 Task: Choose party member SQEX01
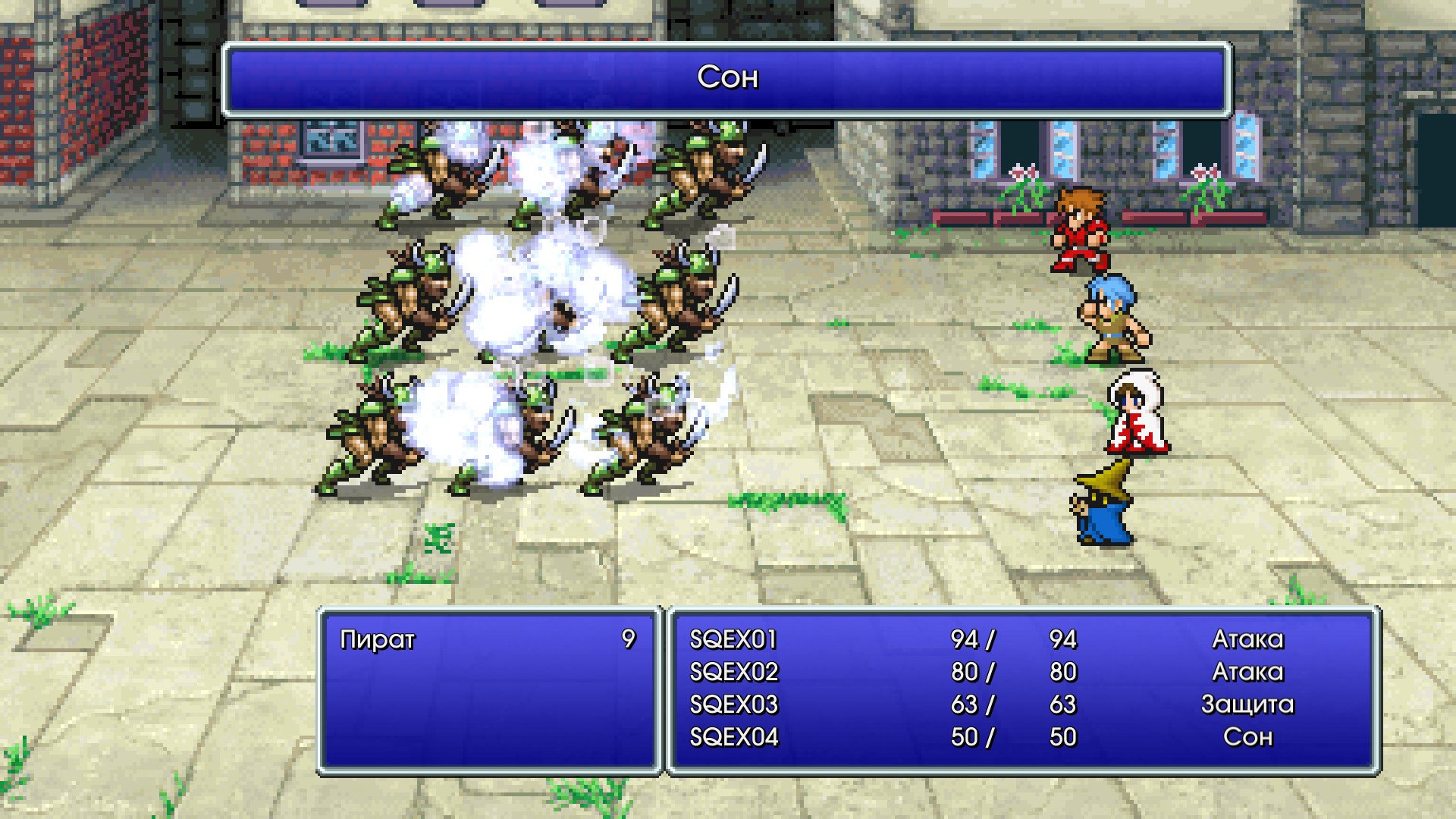click(733, 640)
